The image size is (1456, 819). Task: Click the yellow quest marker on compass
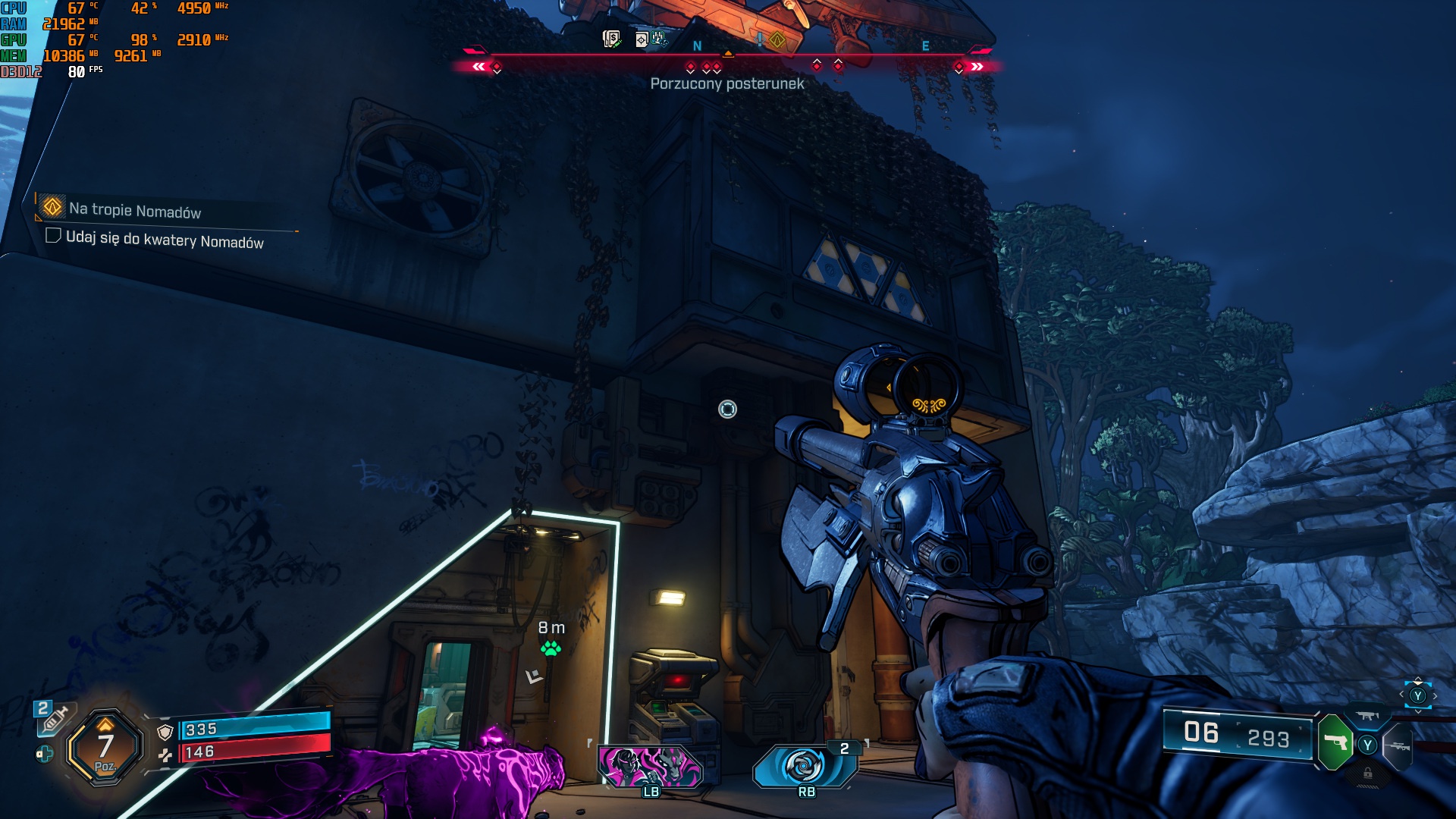[777, 39]
